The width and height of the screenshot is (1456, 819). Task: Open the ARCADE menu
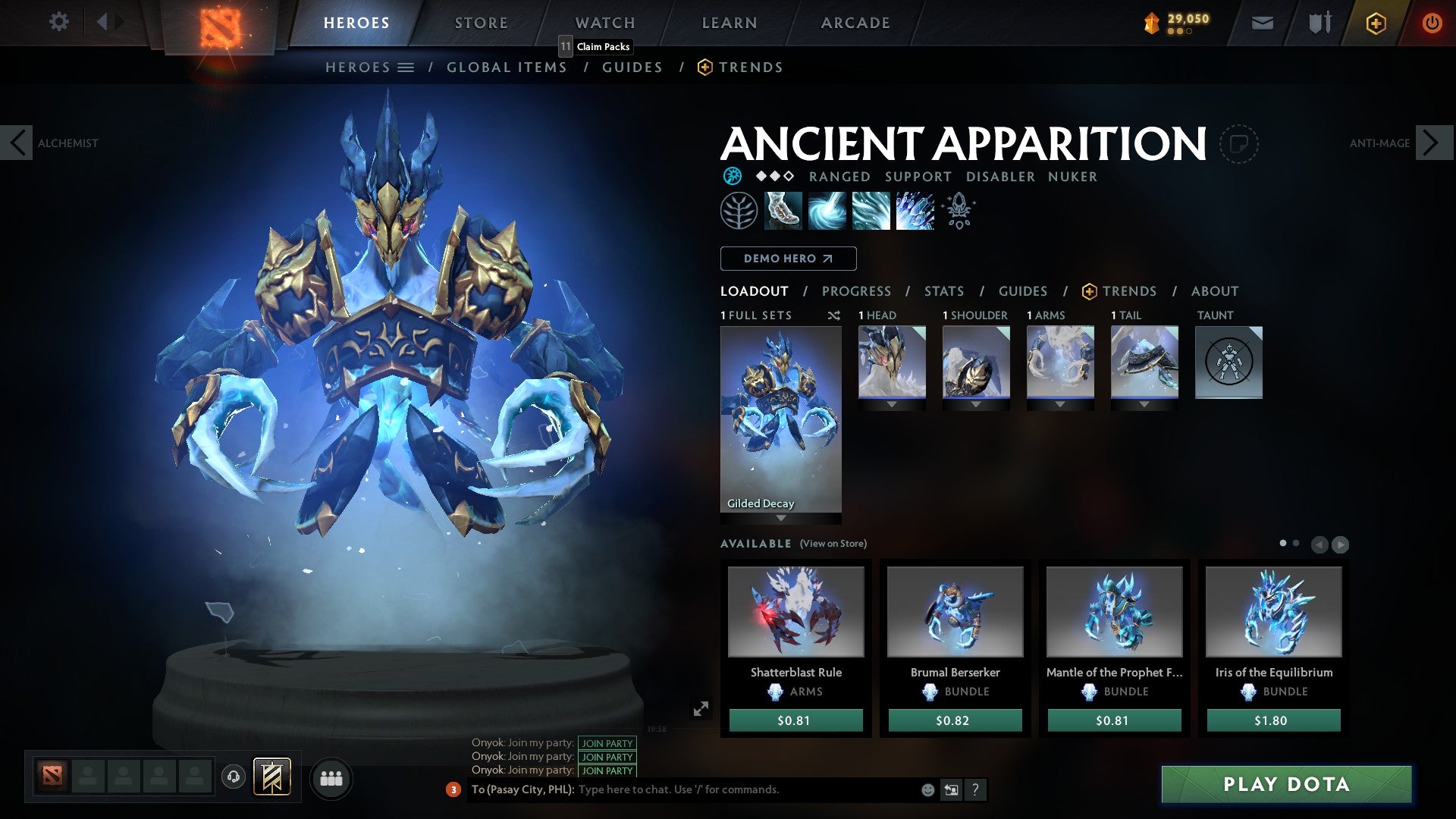pos(855,22)
